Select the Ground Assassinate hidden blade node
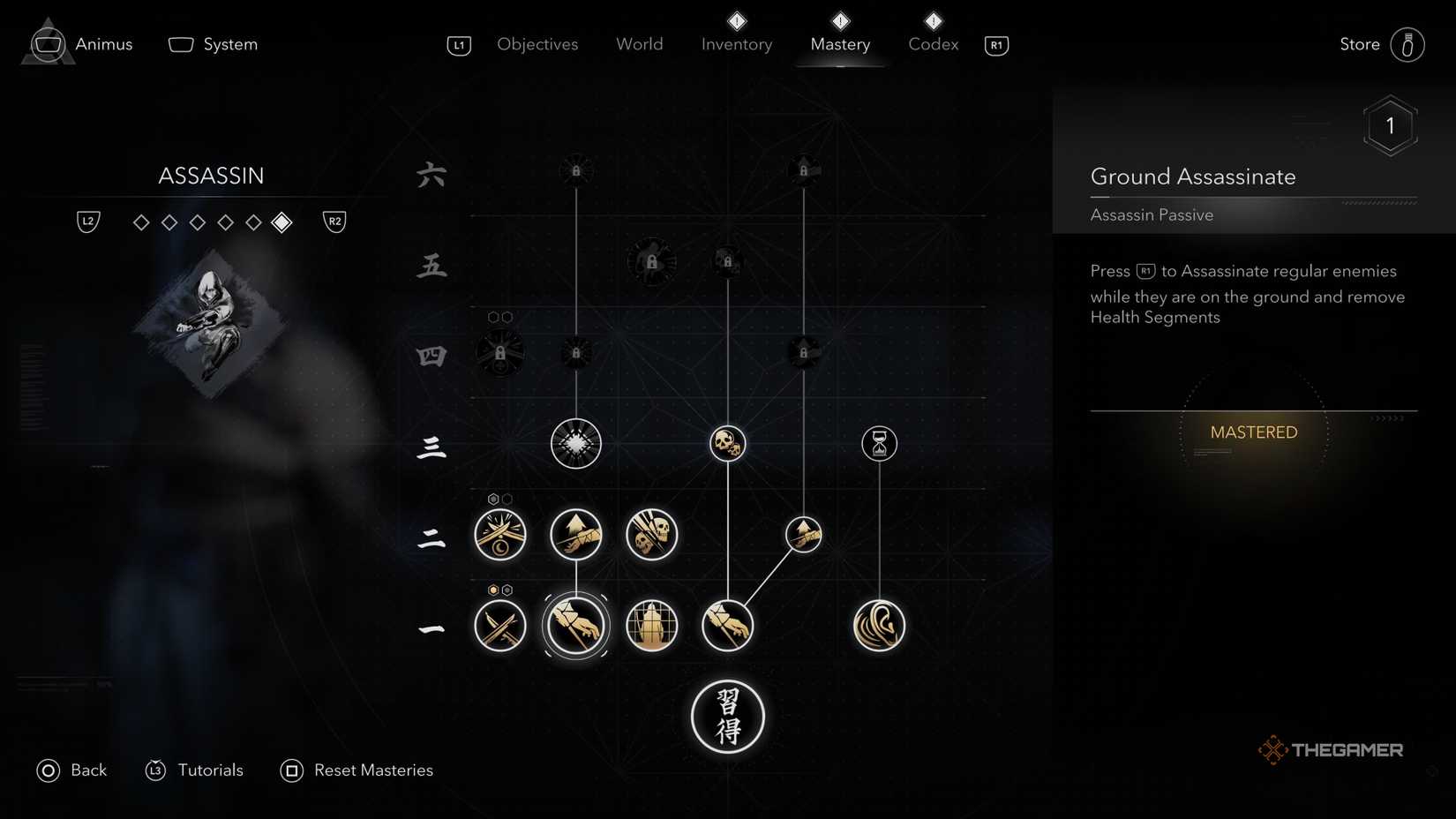Viewport: 1456px width, 819px height. click(576, 625)
